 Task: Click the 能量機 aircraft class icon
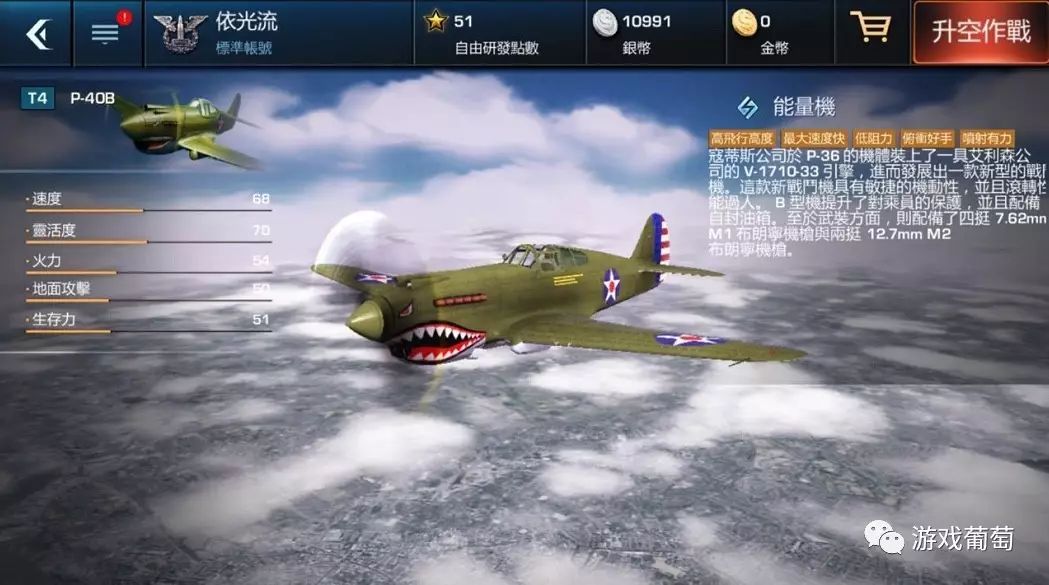click(747, 107)
